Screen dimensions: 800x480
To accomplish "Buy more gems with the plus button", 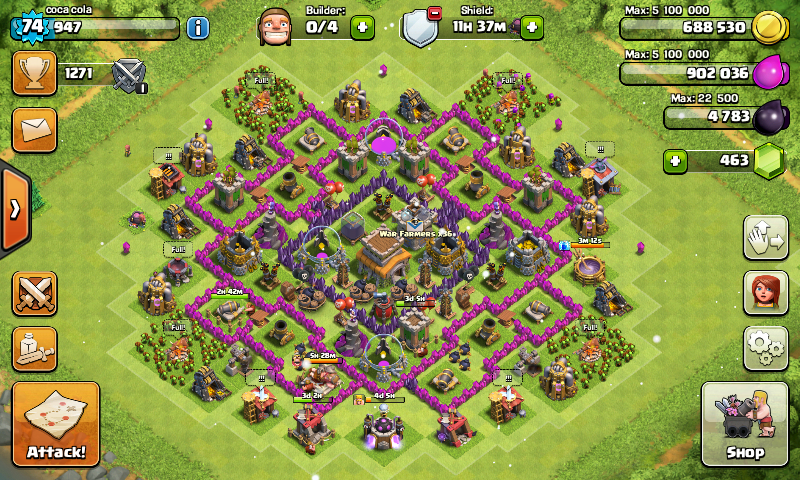I will tap(676, 160).
